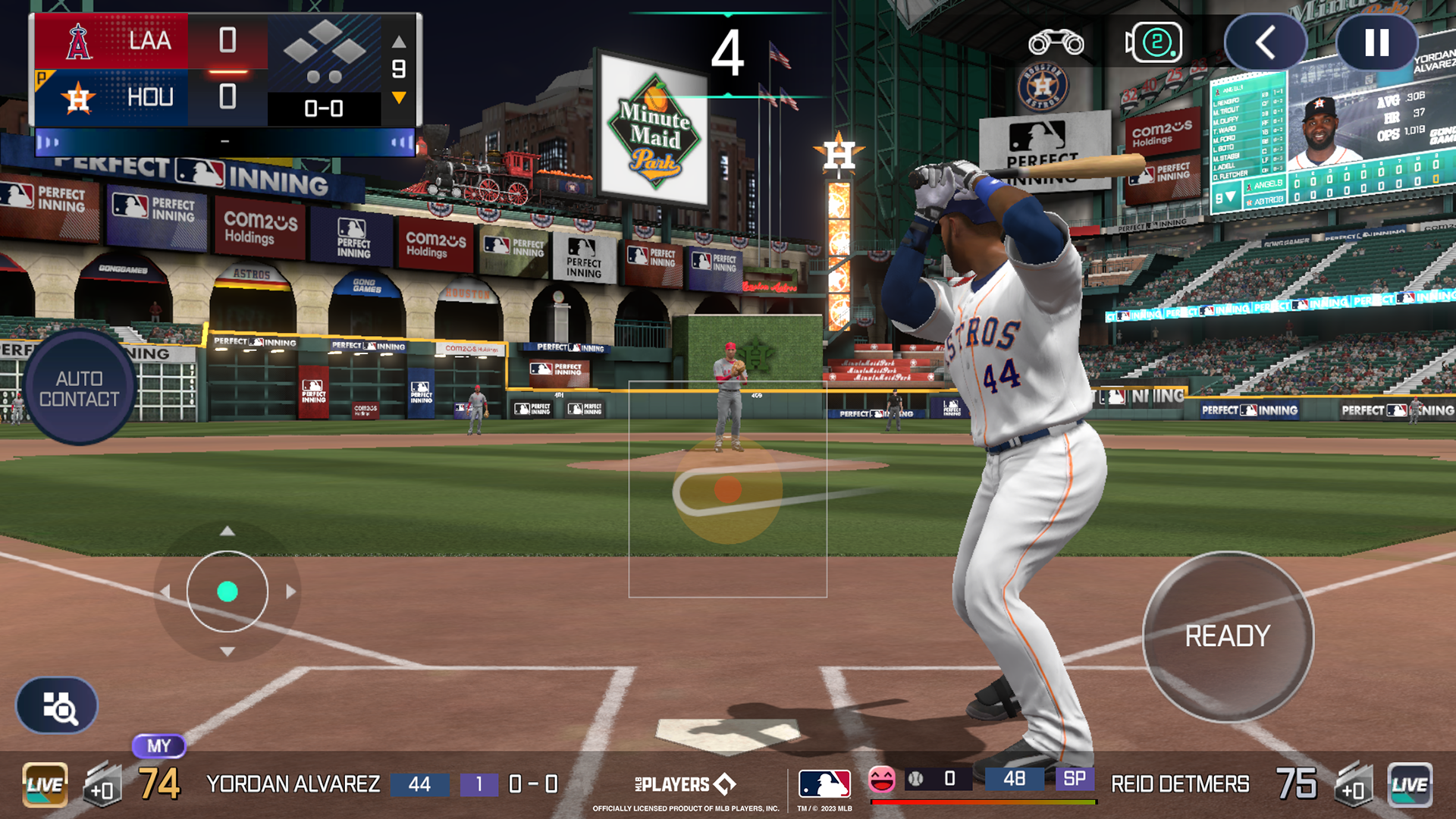1456x819 pixels.
Task: Show pitcher Reid Detmers' LIVE card
Action: [1410, 785]
